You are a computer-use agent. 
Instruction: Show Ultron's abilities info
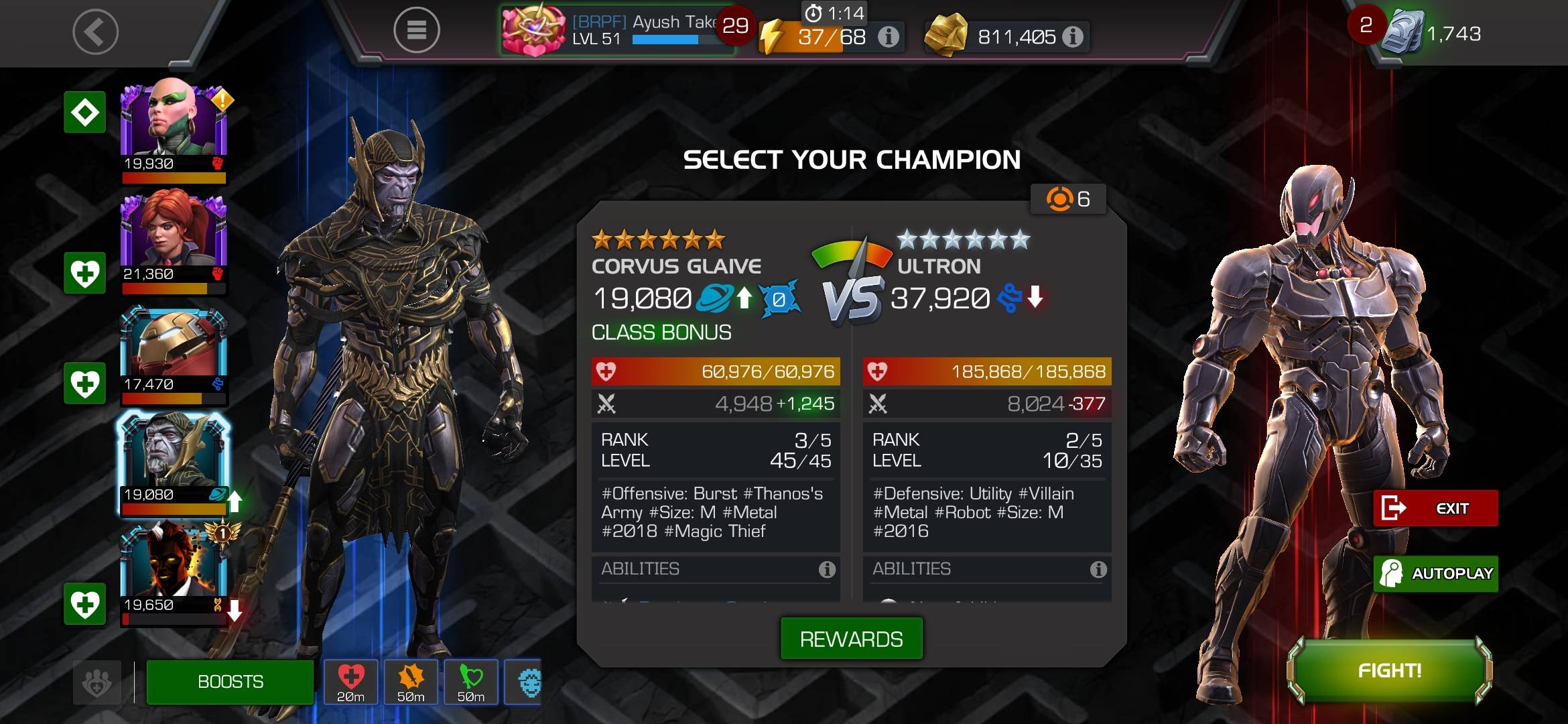point(1098,570)
